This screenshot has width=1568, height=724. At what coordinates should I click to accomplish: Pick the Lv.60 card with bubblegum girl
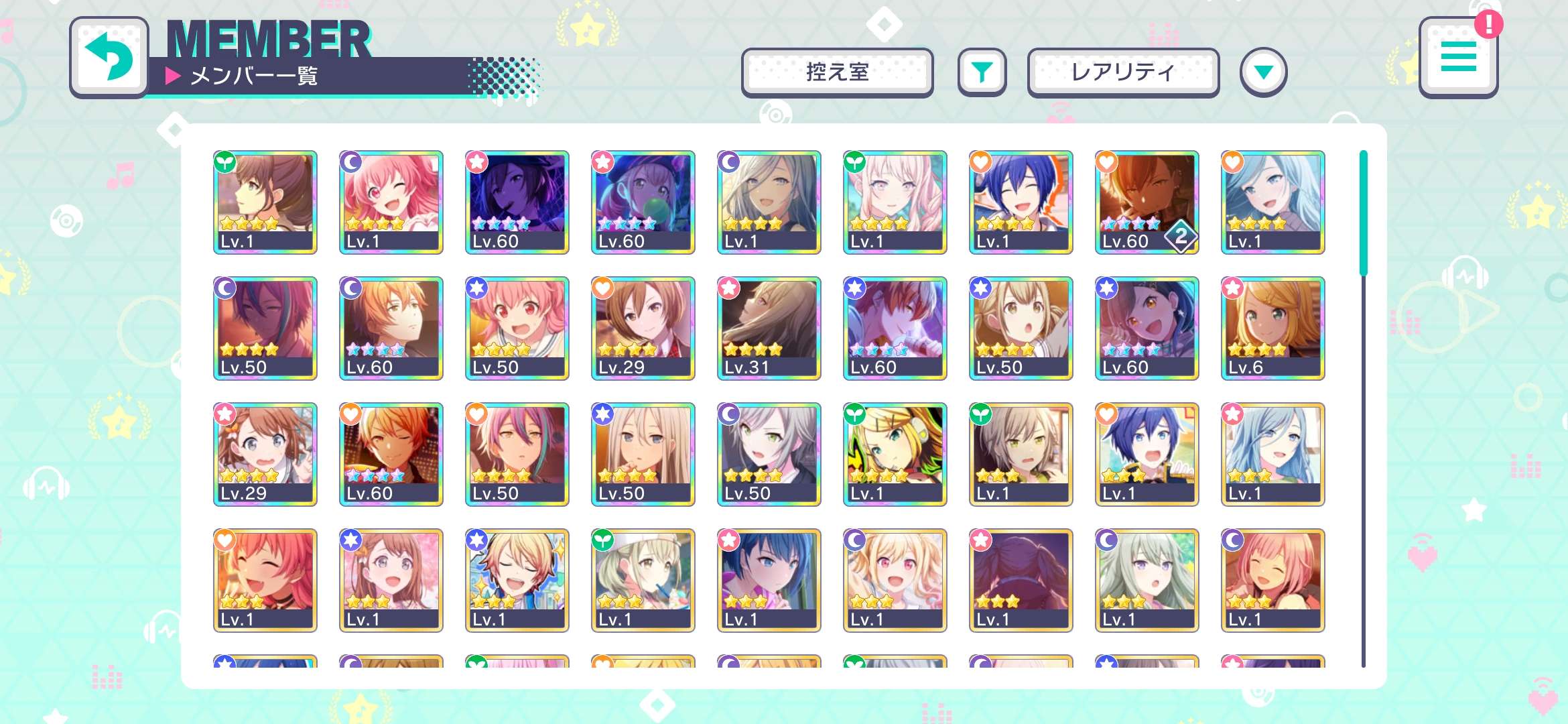point(643,202)
